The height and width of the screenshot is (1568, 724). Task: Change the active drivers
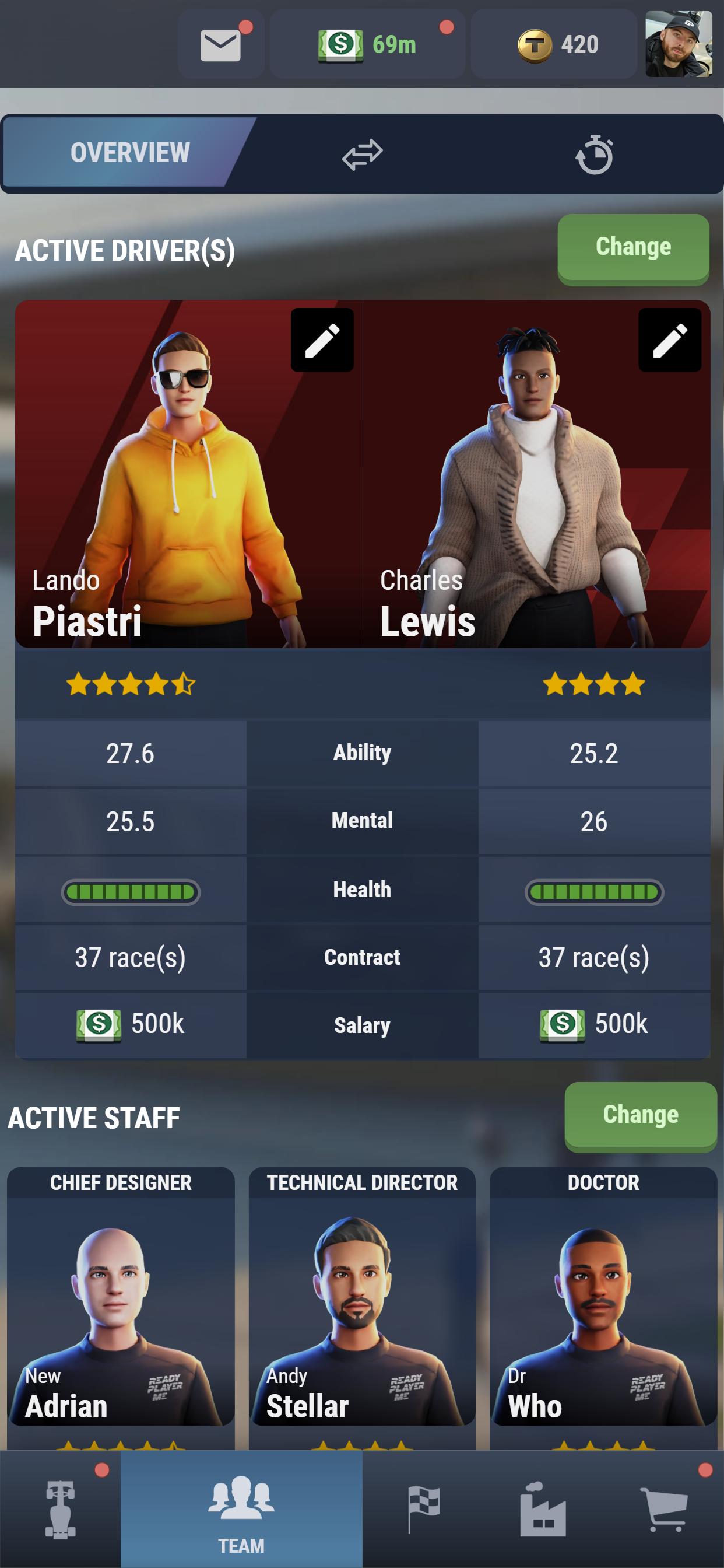click(x=632, y=248)
